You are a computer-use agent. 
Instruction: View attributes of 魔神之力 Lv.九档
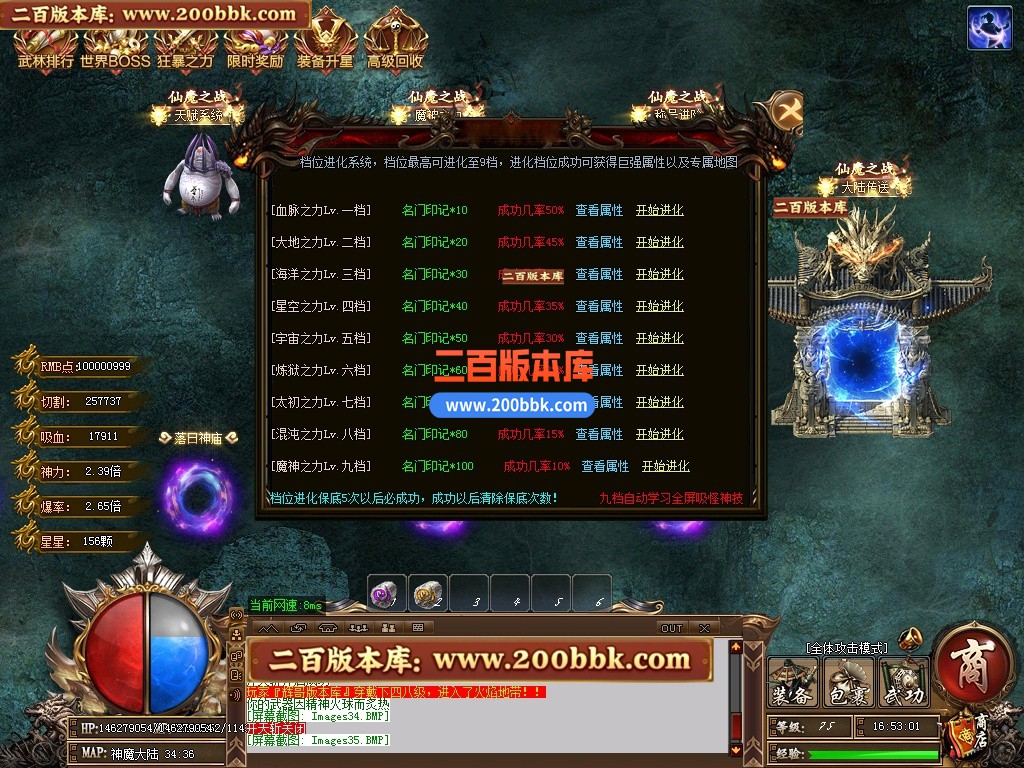(x=605, y=467)
